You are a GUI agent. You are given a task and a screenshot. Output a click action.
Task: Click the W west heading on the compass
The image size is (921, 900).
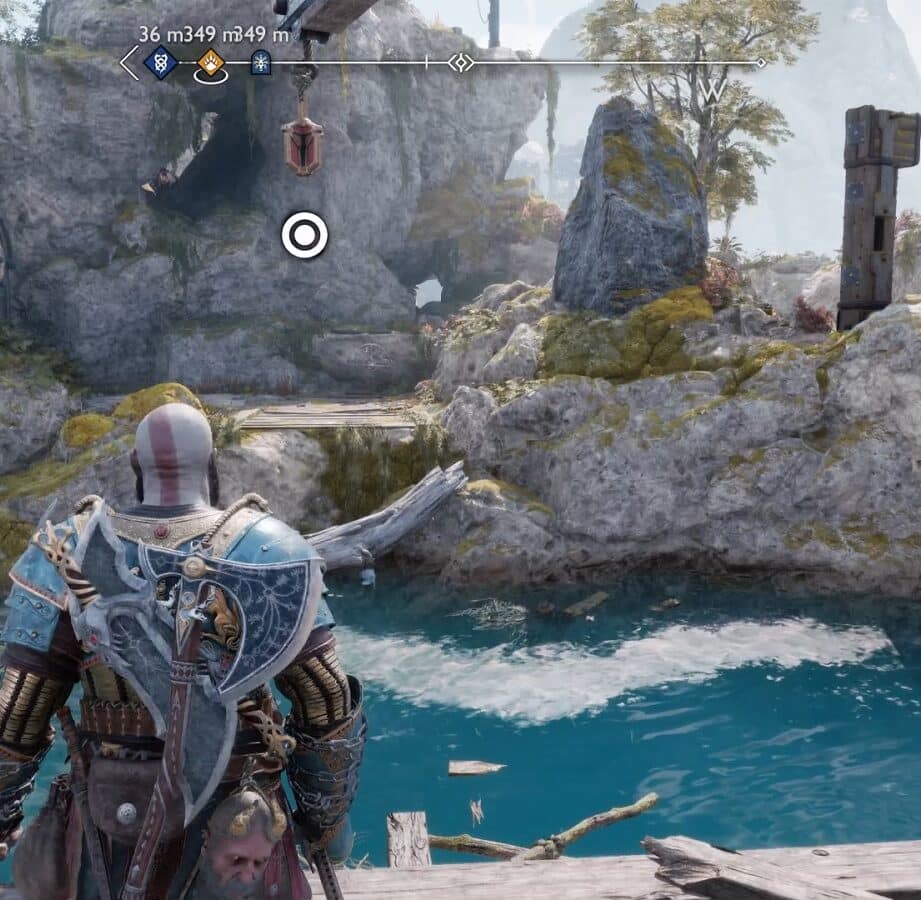point(713,90)
